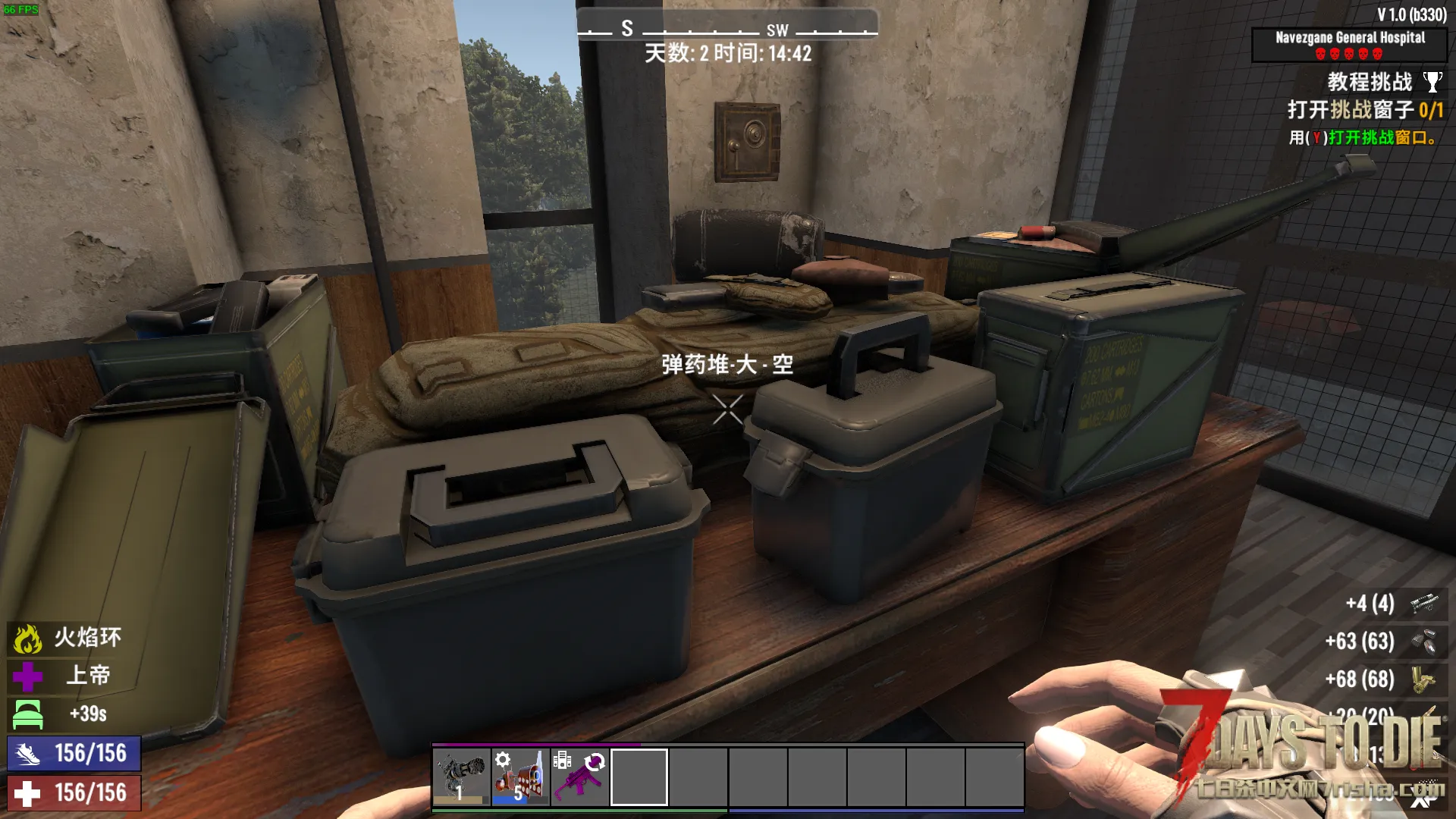Open the 教程挑战 tutorial challenge tracker

tap(1369, 82)
